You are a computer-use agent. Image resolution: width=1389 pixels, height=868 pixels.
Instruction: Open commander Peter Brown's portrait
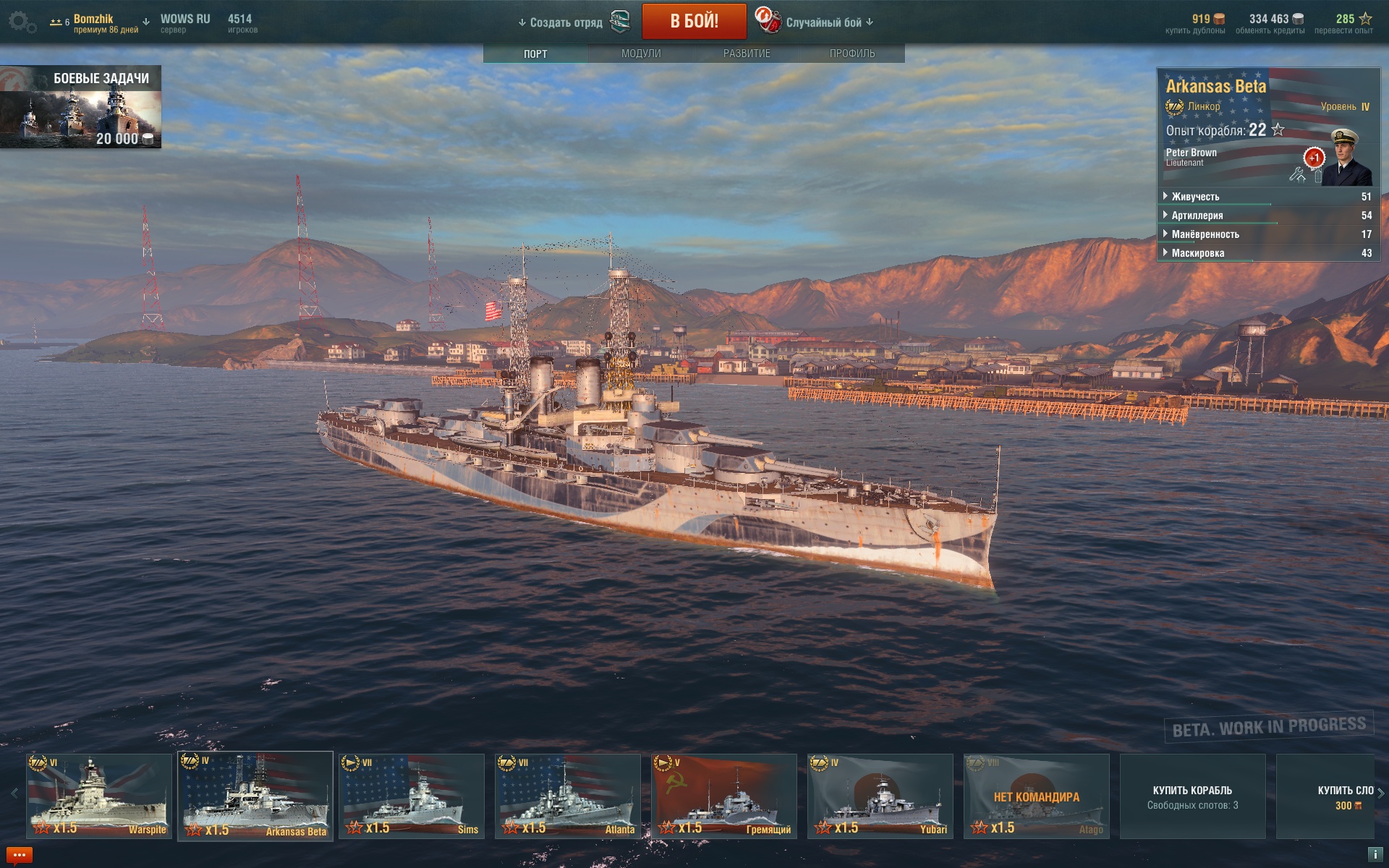(1345, 158)
